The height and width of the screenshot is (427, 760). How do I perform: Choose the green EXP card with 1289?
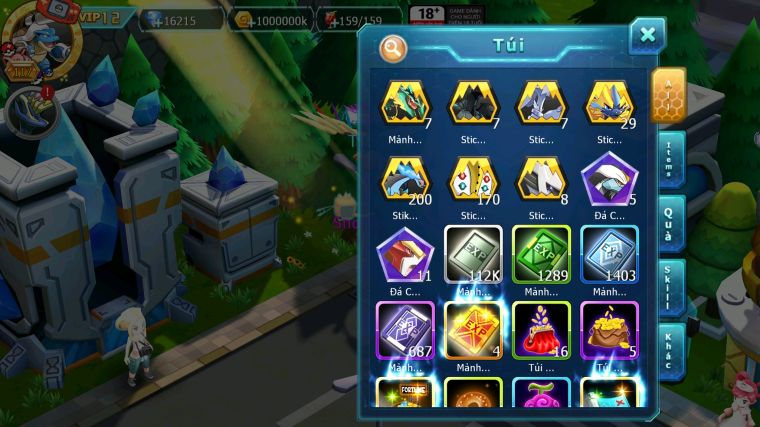point(541,255)
